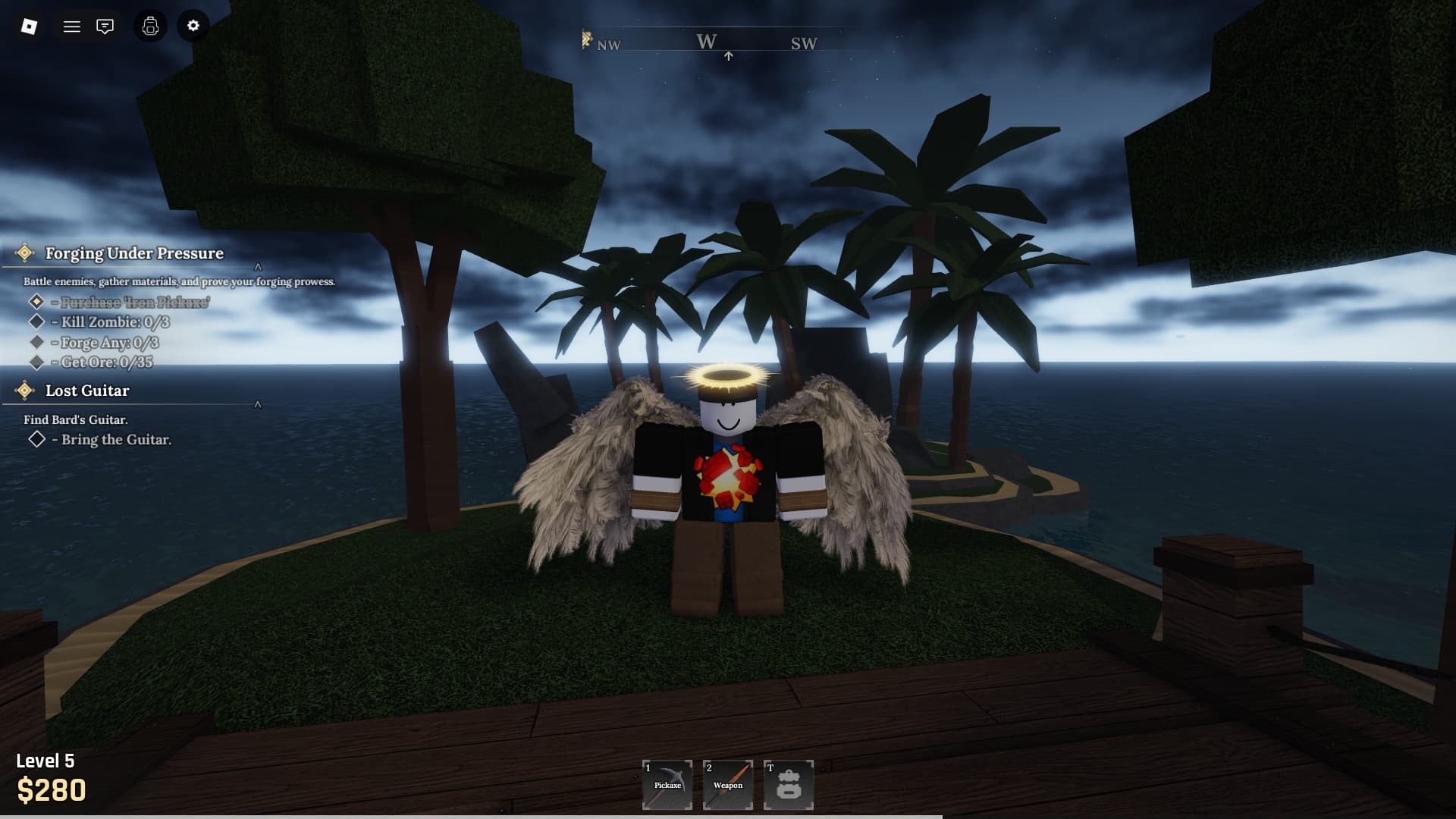Open the inventory bag slot

(789, 785)
